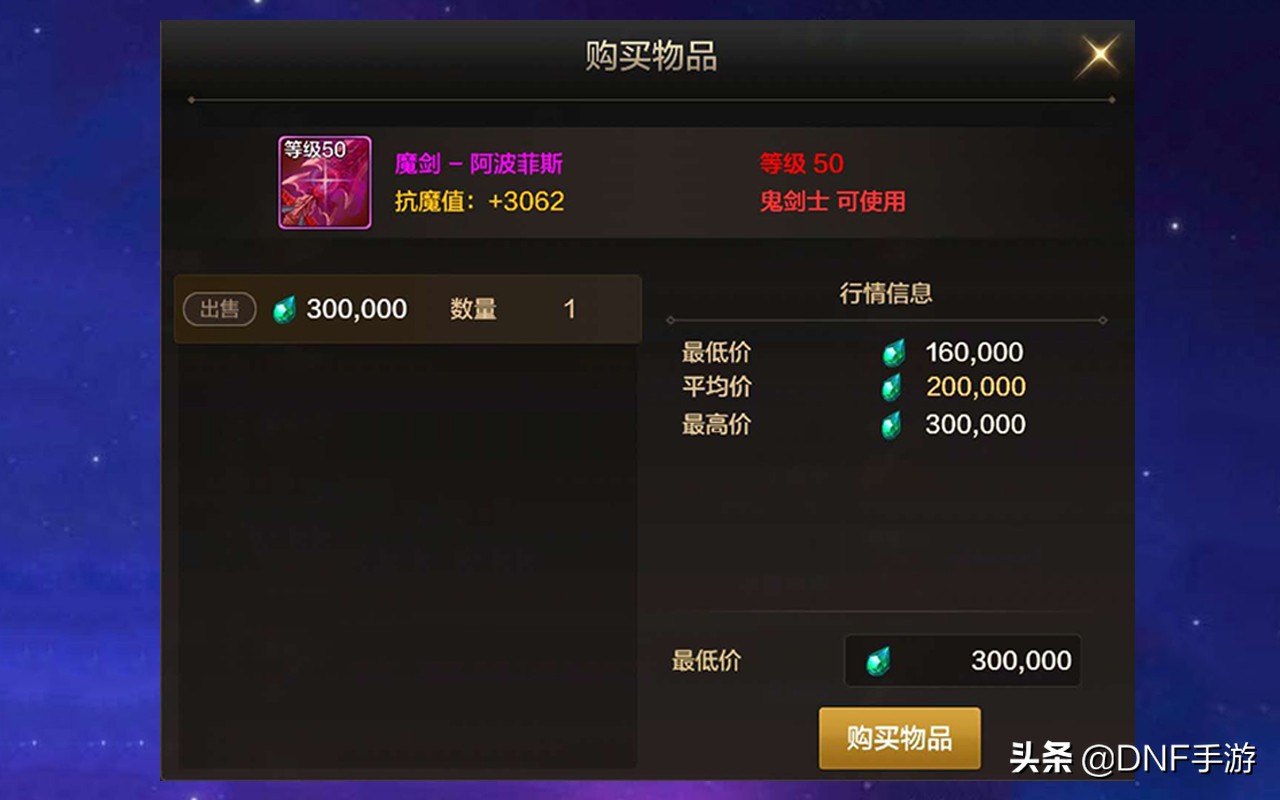
Task: Select the 出售 sale tag
Action: point(218,309)
